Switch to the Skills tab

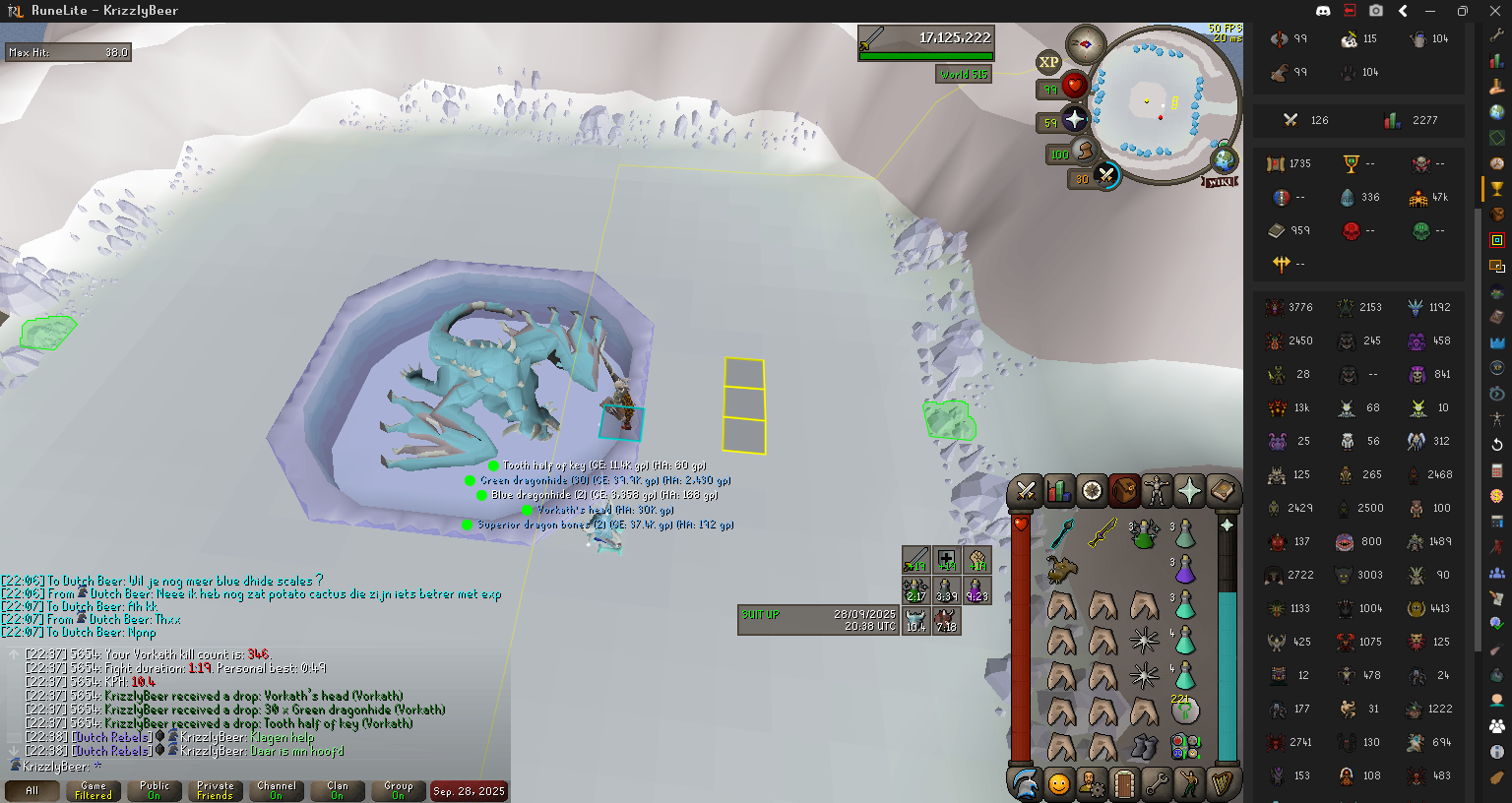tap(1059, 490)
